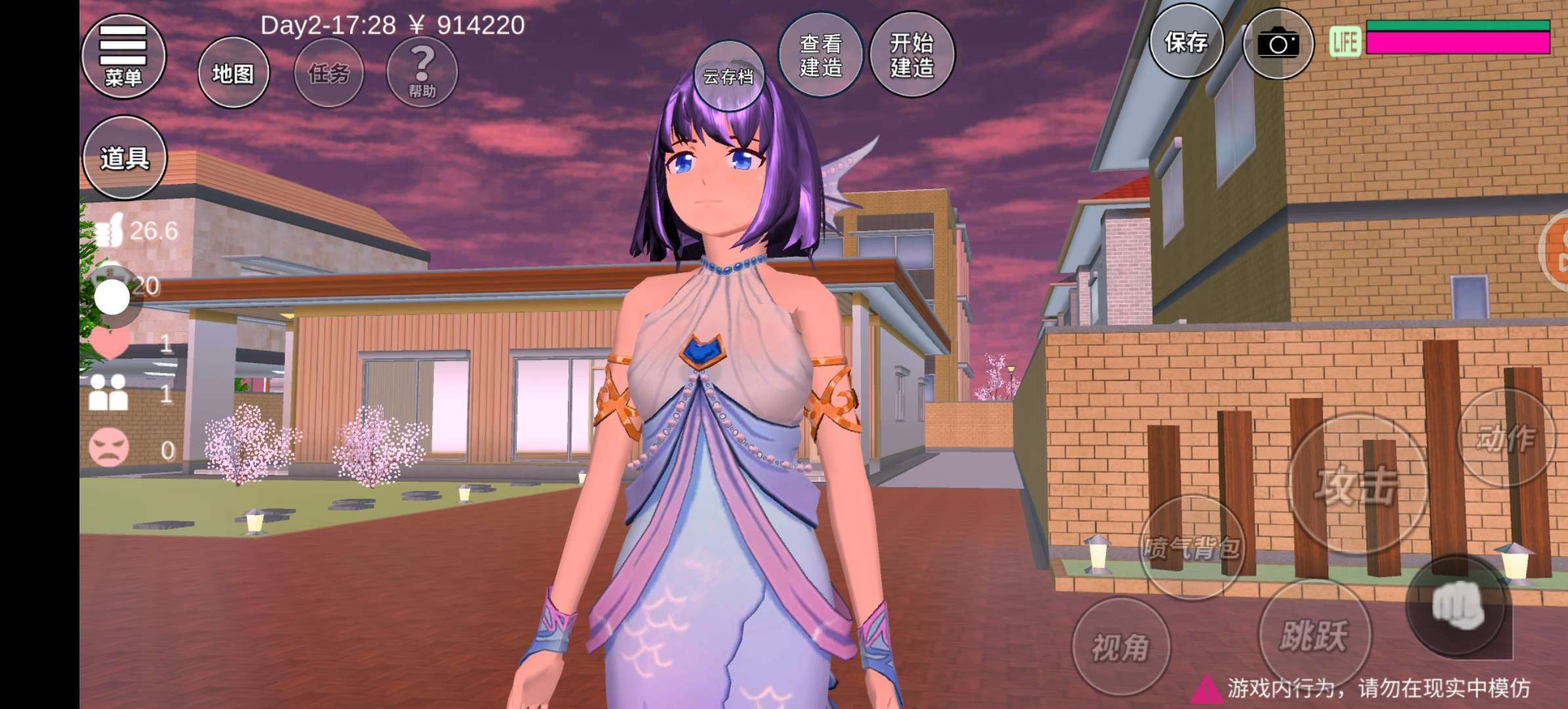Start building with 开始建造
The height and width of the screenshot is (709, 1568).
[x=911, y=55]
